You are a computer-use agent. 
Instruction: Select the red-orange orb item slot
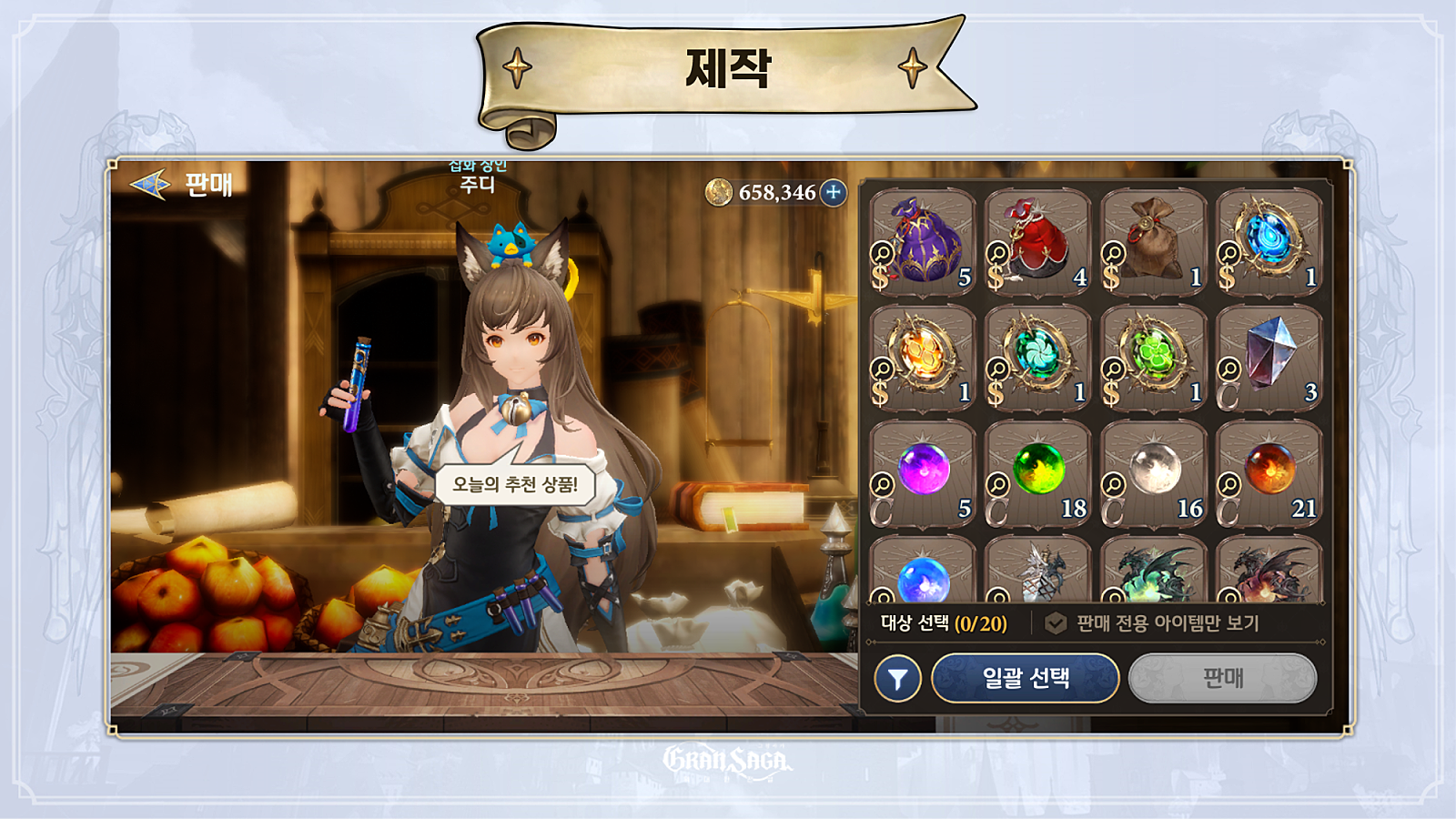coord(1269,473)
